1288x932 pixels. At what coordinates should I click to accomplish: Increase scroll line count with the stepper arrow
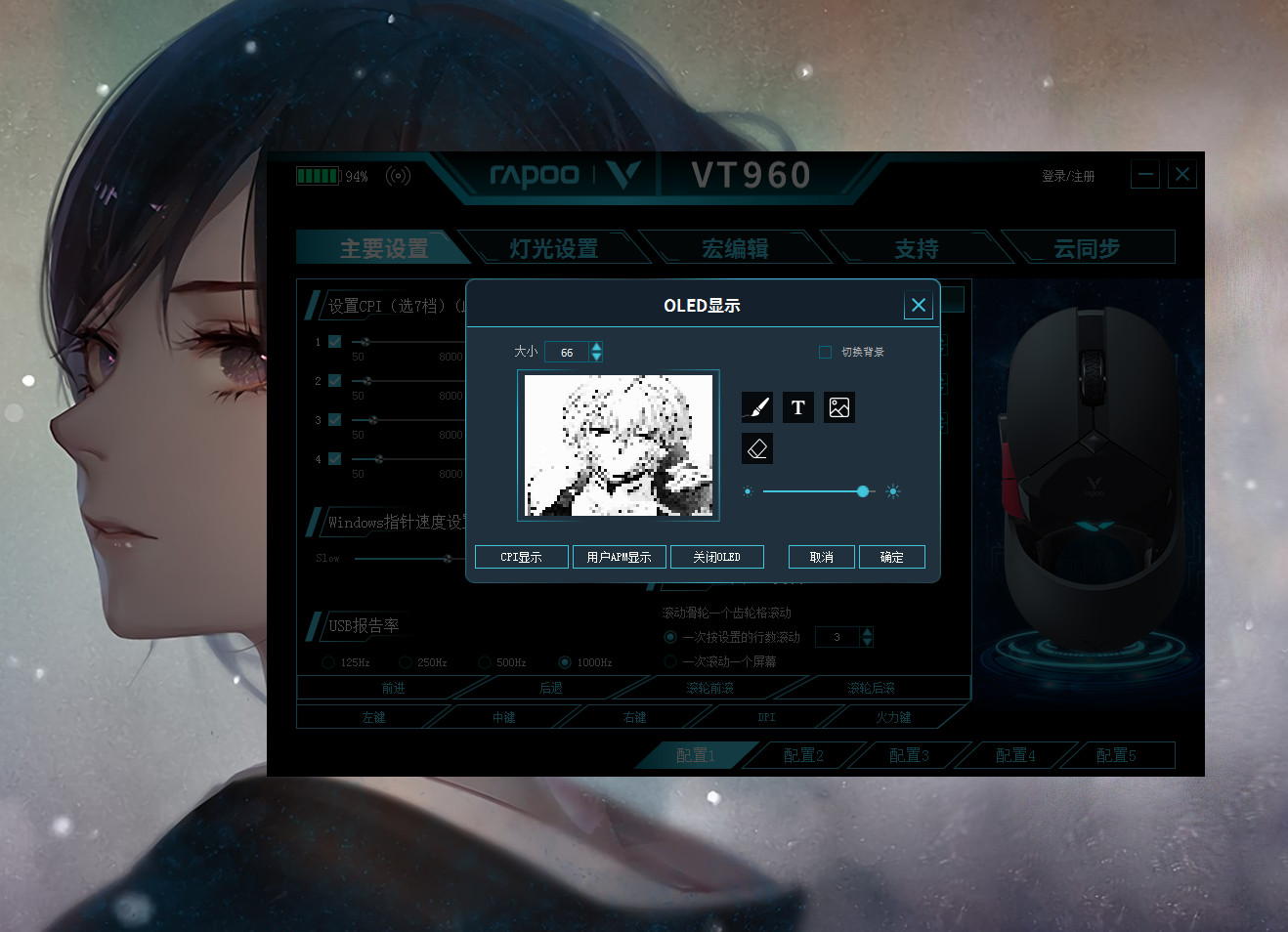pyautogui.click(x=867, y=632)
